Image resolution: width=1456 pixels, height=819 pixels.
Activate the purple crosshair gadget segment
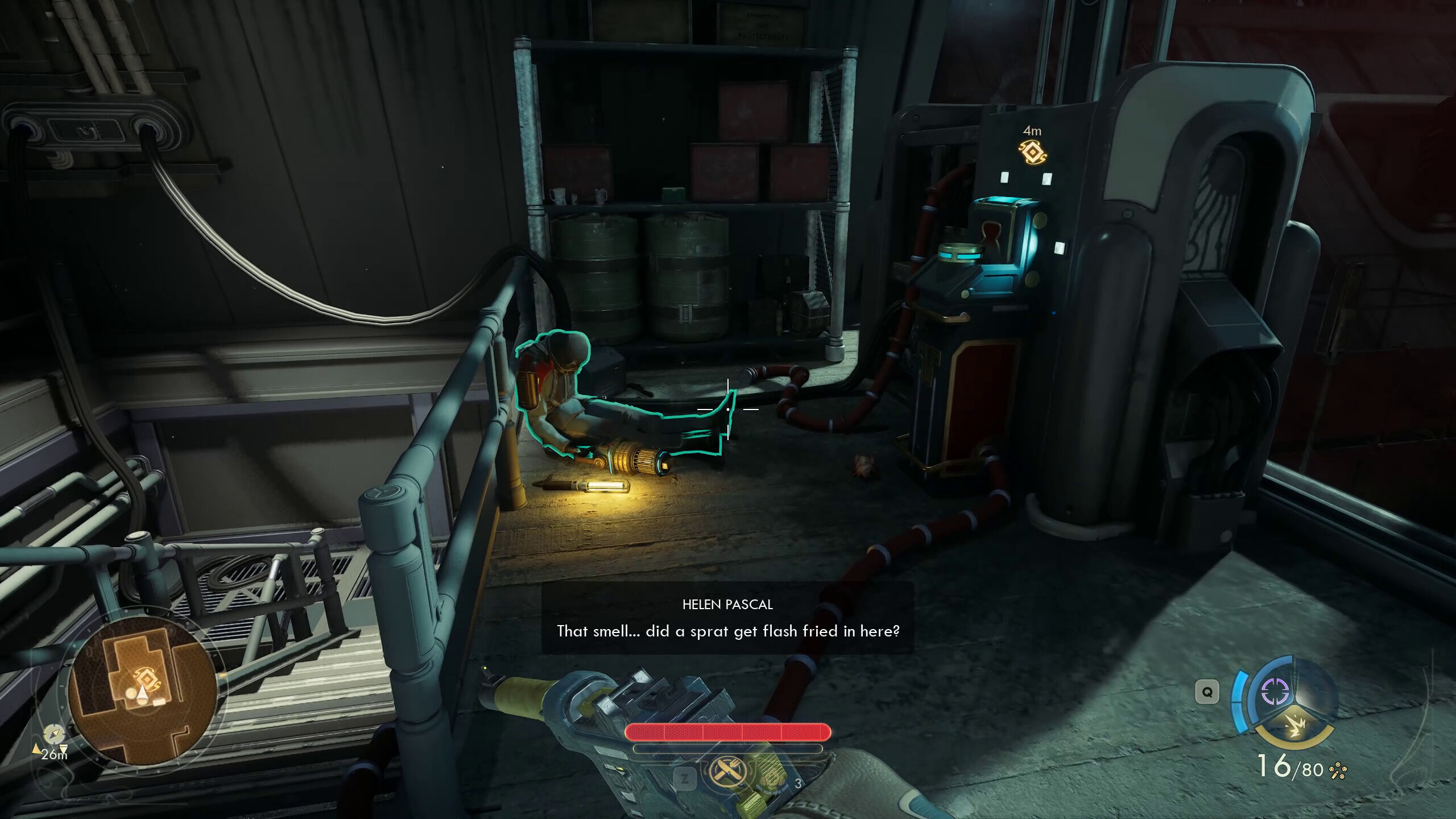tap(1274, 691)
